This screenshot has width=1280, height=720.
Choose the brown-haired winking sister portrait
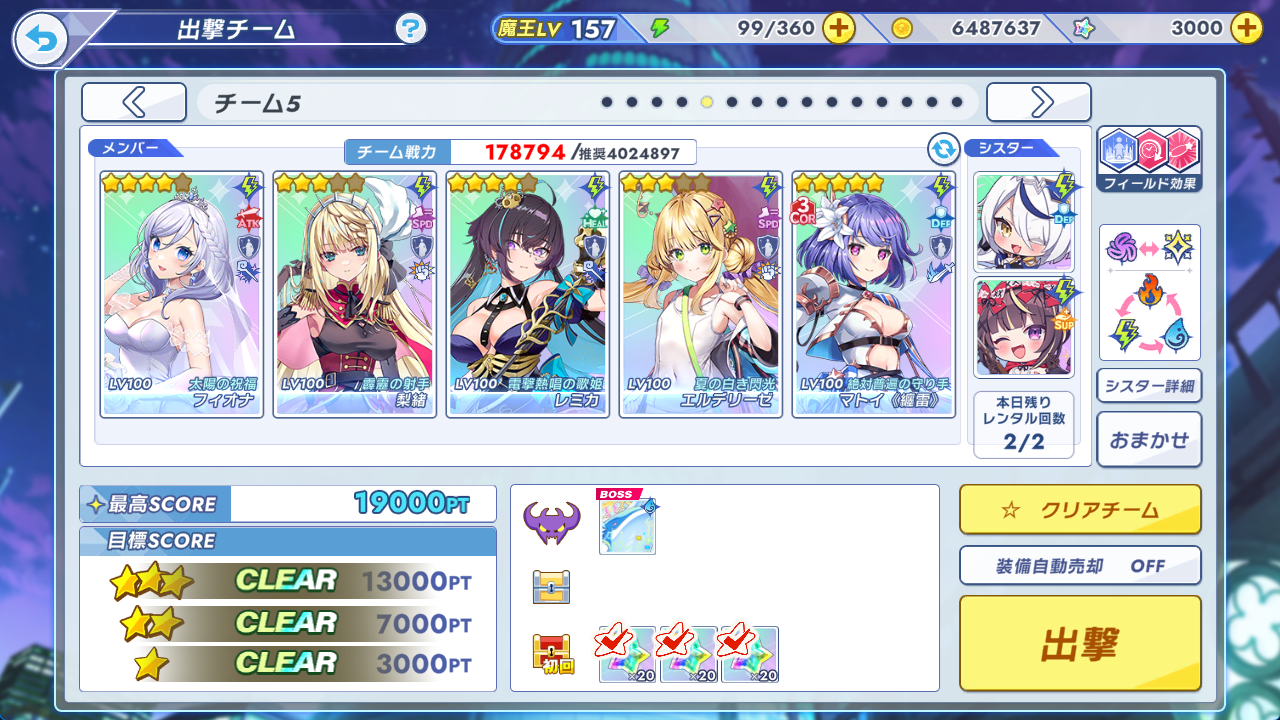1023,327
